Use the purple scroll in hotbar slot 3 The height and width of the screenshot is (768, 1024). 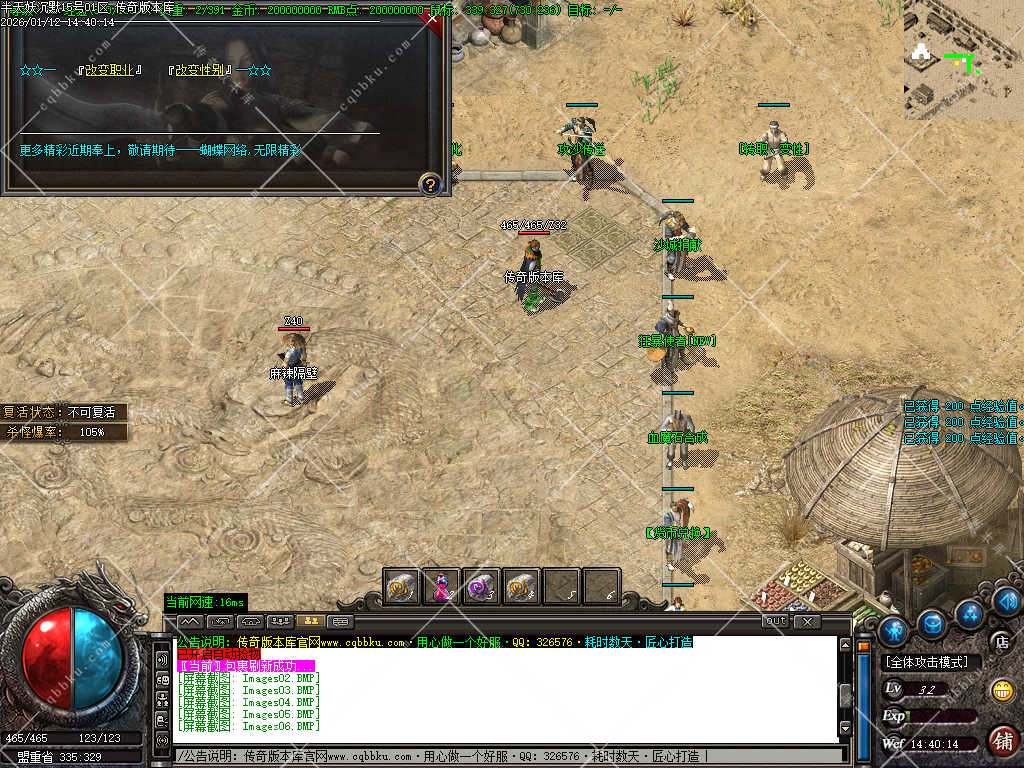481,587
